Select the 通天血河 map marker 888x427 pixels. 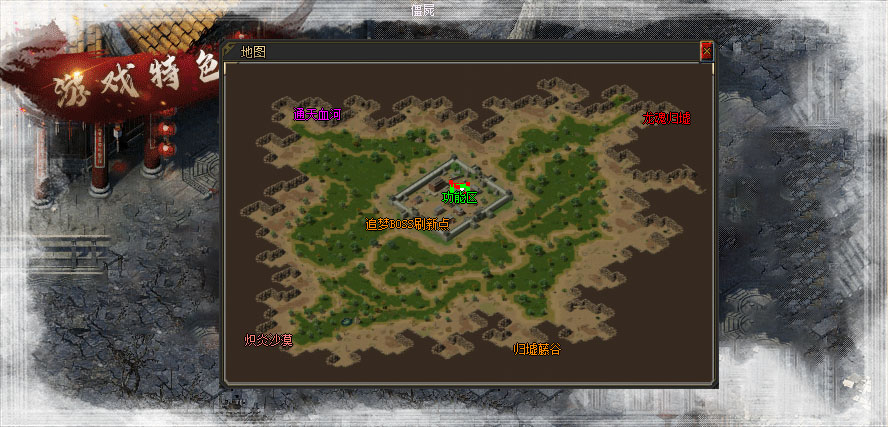point(317,114)
